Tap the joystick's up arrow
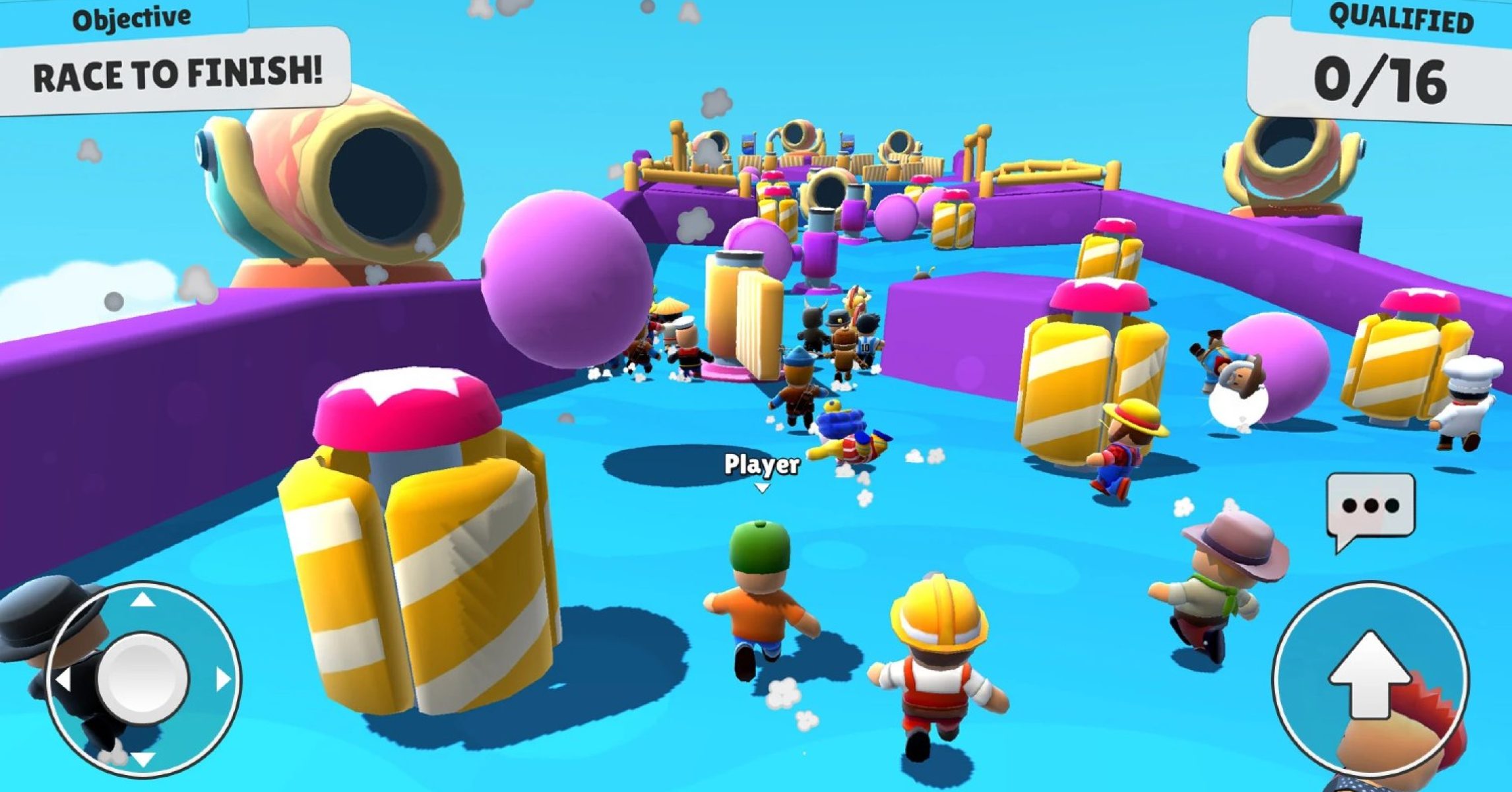1512x792 pixels. tap(143, 600)
